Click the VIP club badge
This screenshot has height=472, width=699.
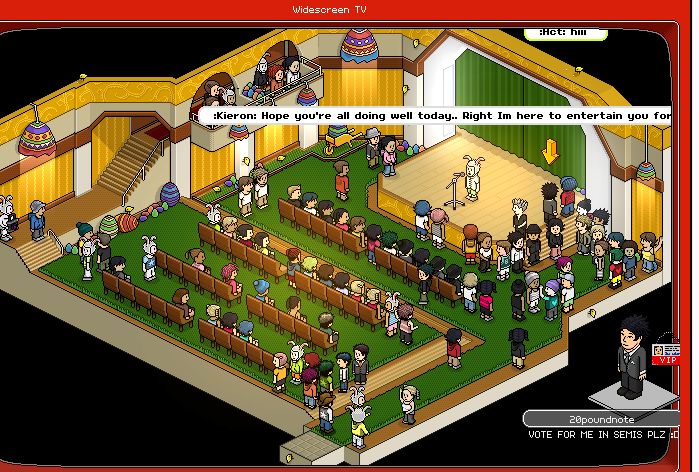[x=668, y=354]
